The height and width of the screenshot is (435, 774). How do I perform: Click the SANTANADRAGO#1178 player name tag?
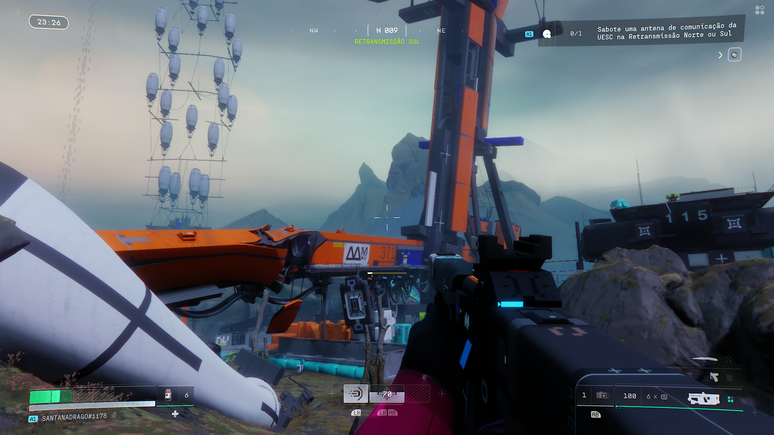[73, 416]
